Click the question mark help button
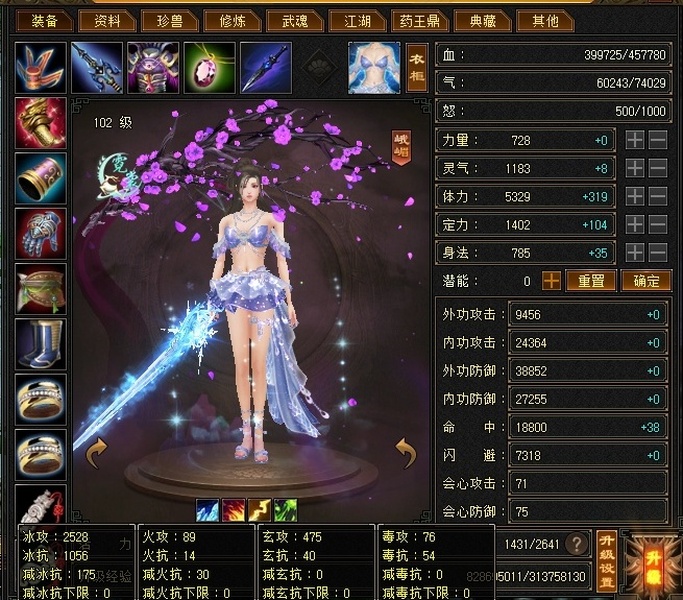This screenshot has height=600, width=683. 576,544
